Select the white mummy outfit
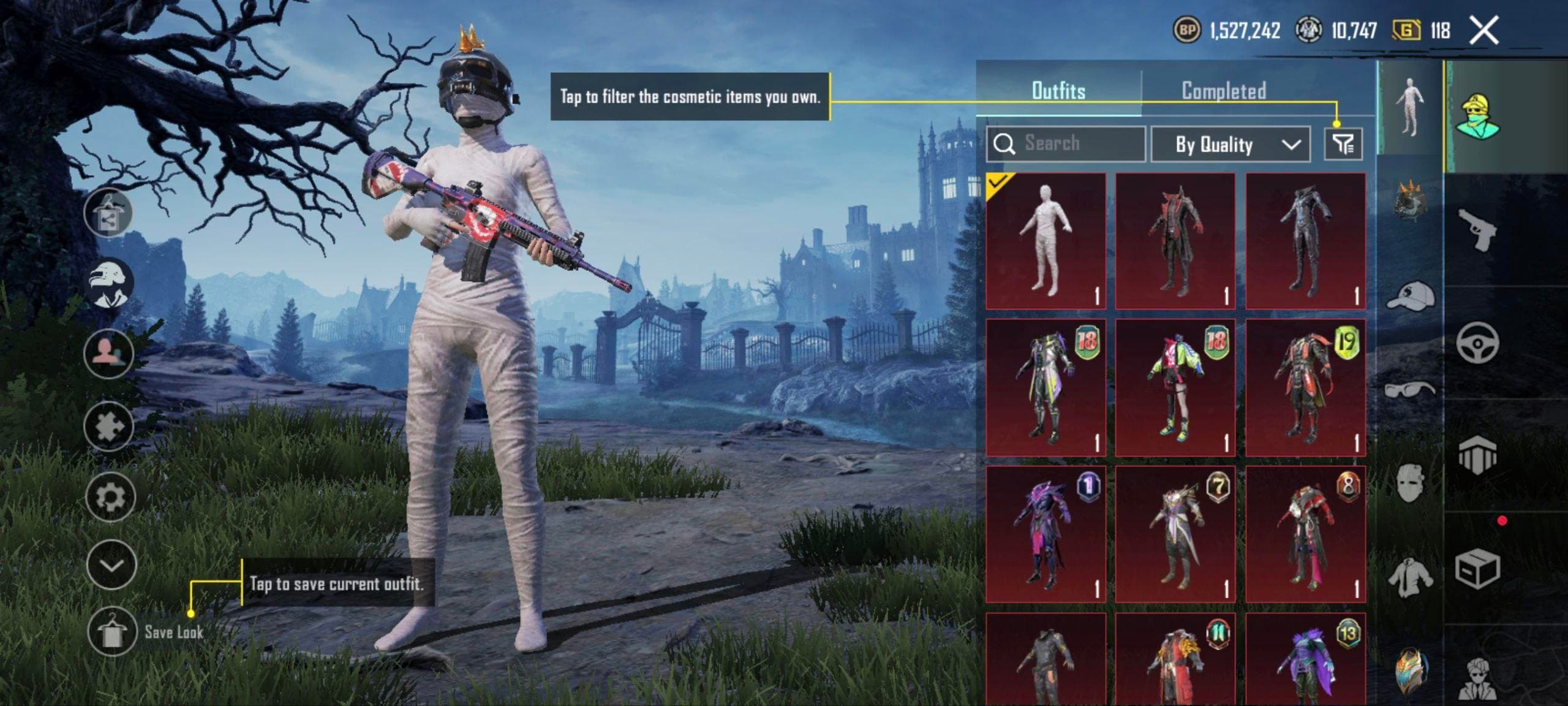The height and width of the screenshot is (706, 1568). click(1046, 241)
